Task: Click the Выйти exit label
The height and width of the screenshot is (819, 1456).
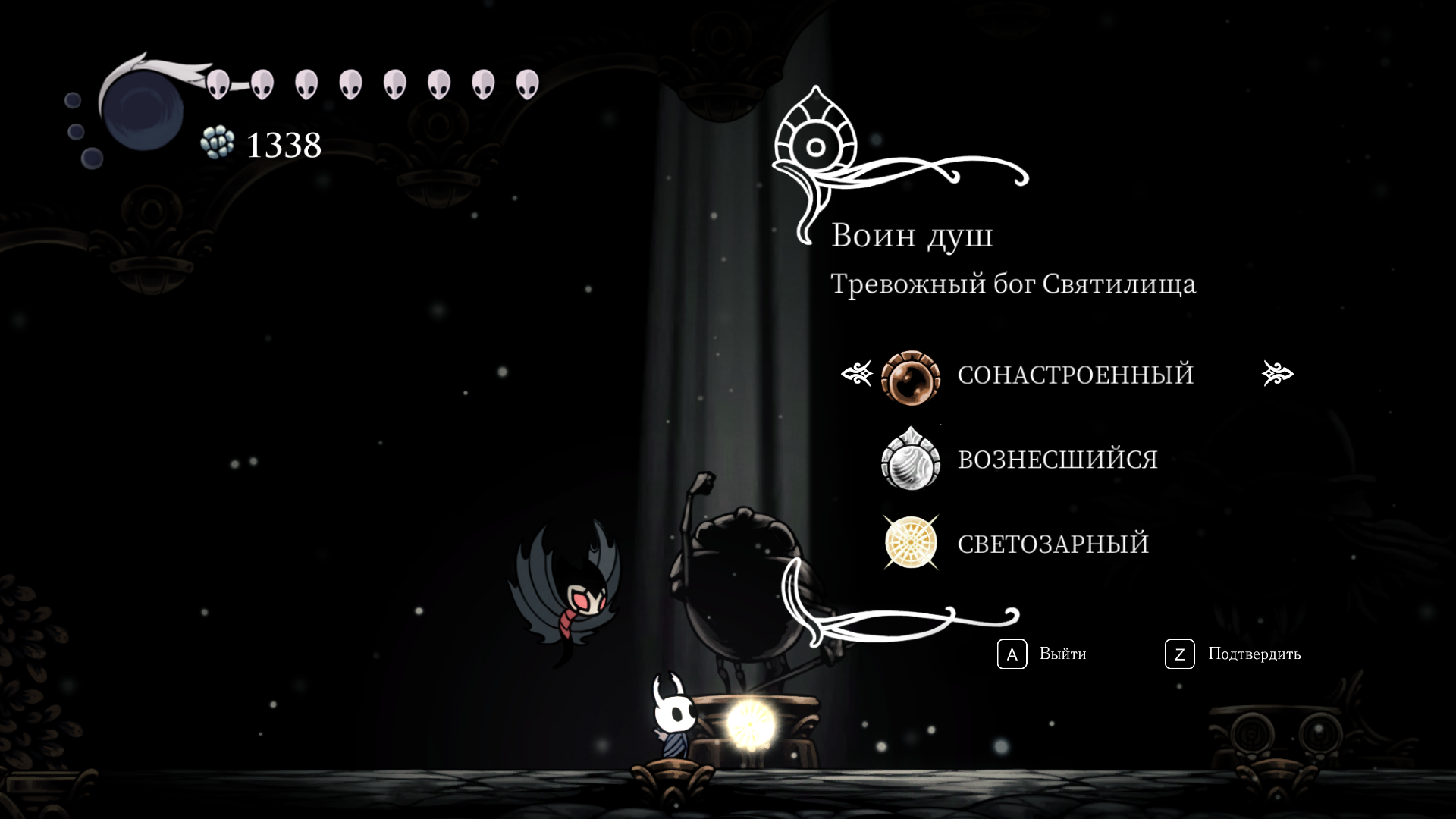Action: pyautogui.click(x=1062, y=654)
